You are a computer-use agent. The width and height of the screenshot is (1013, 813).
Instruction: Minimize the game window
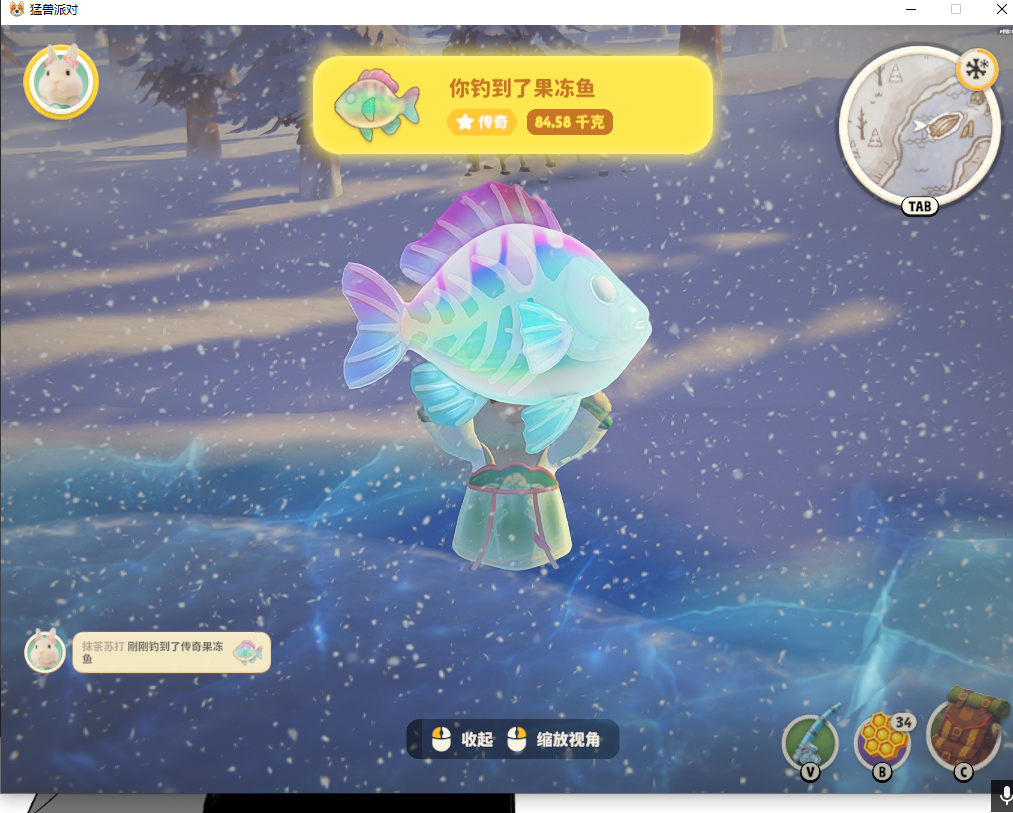[911, 9]
